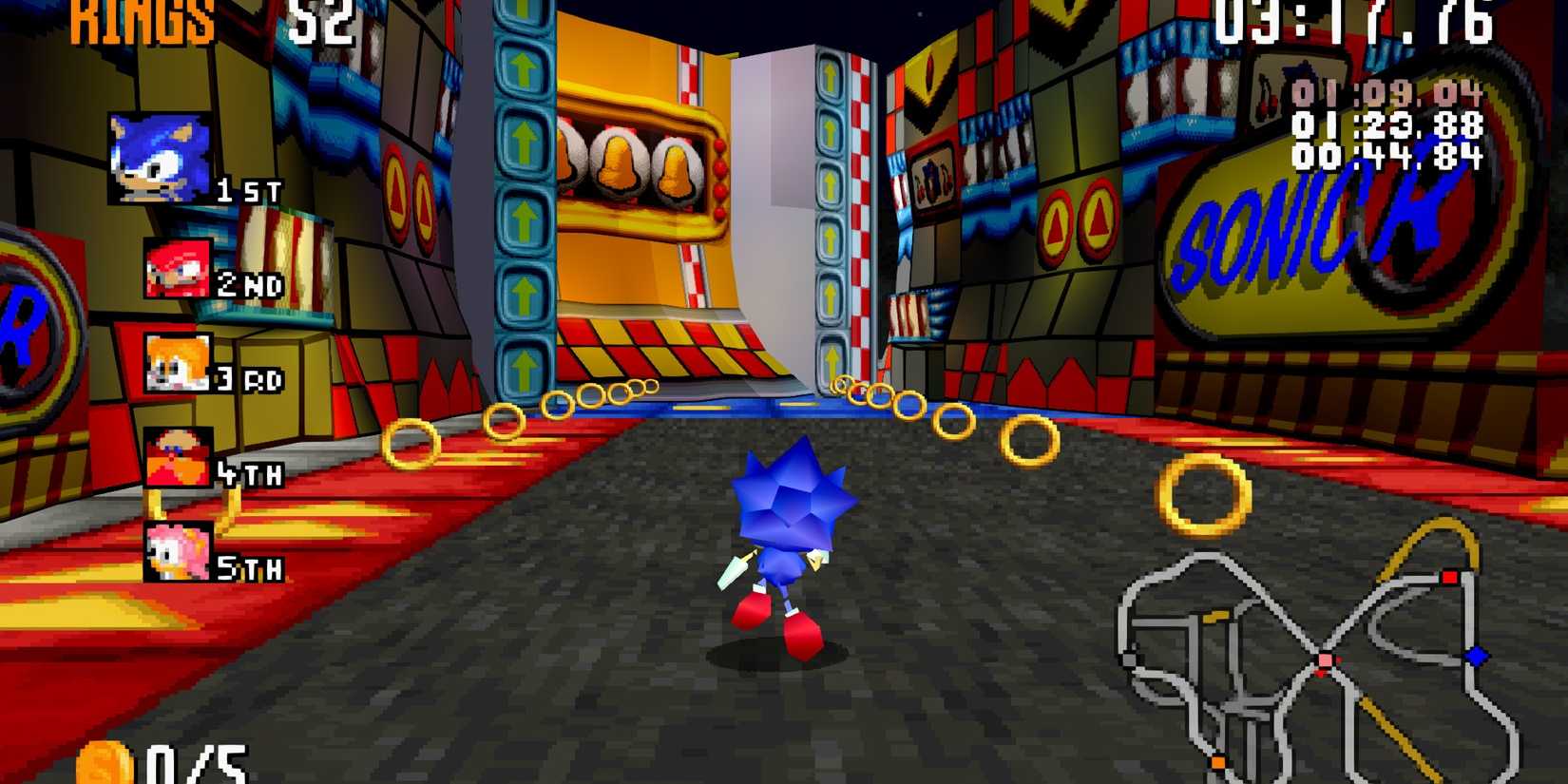
Task: Toggle the red finish square on minimap track
Action: 1450,577
